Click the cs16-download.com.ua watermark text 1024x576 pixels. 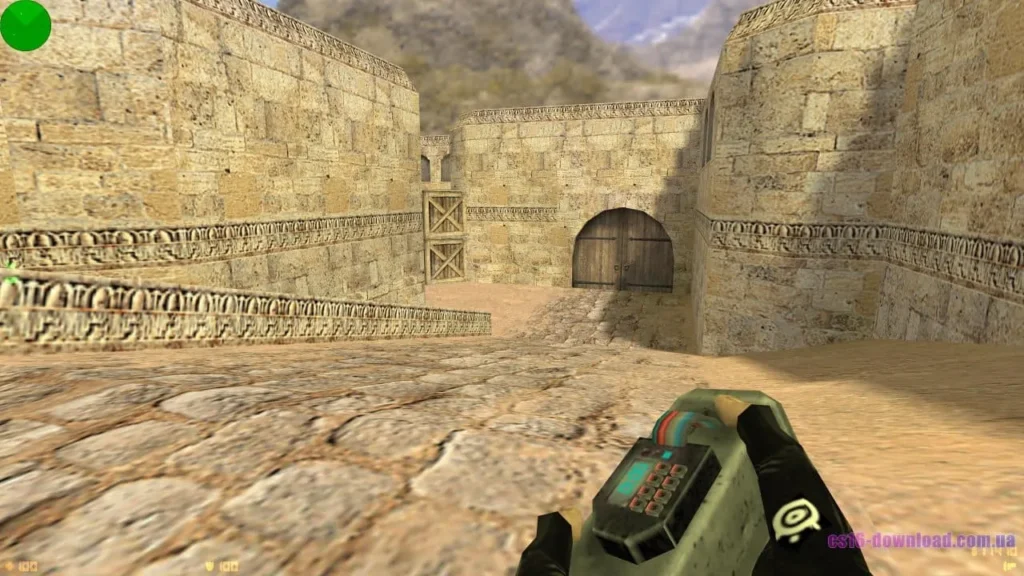921,541
